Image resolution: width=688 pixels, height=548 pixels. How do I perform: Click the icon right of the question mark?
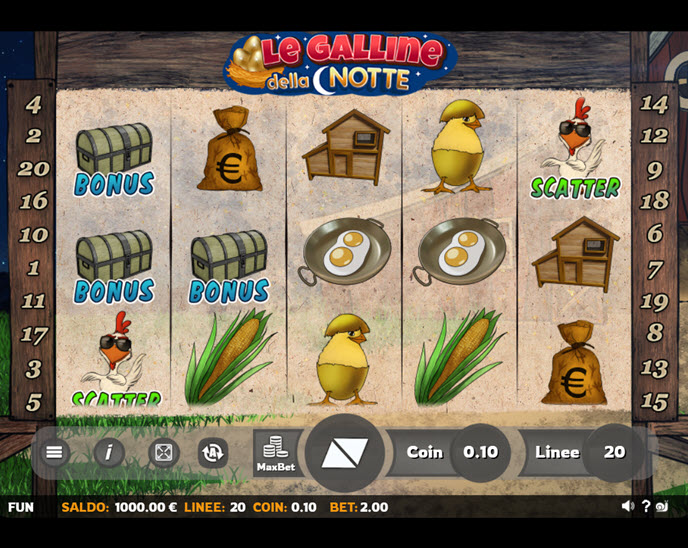[x=662, y=507]
